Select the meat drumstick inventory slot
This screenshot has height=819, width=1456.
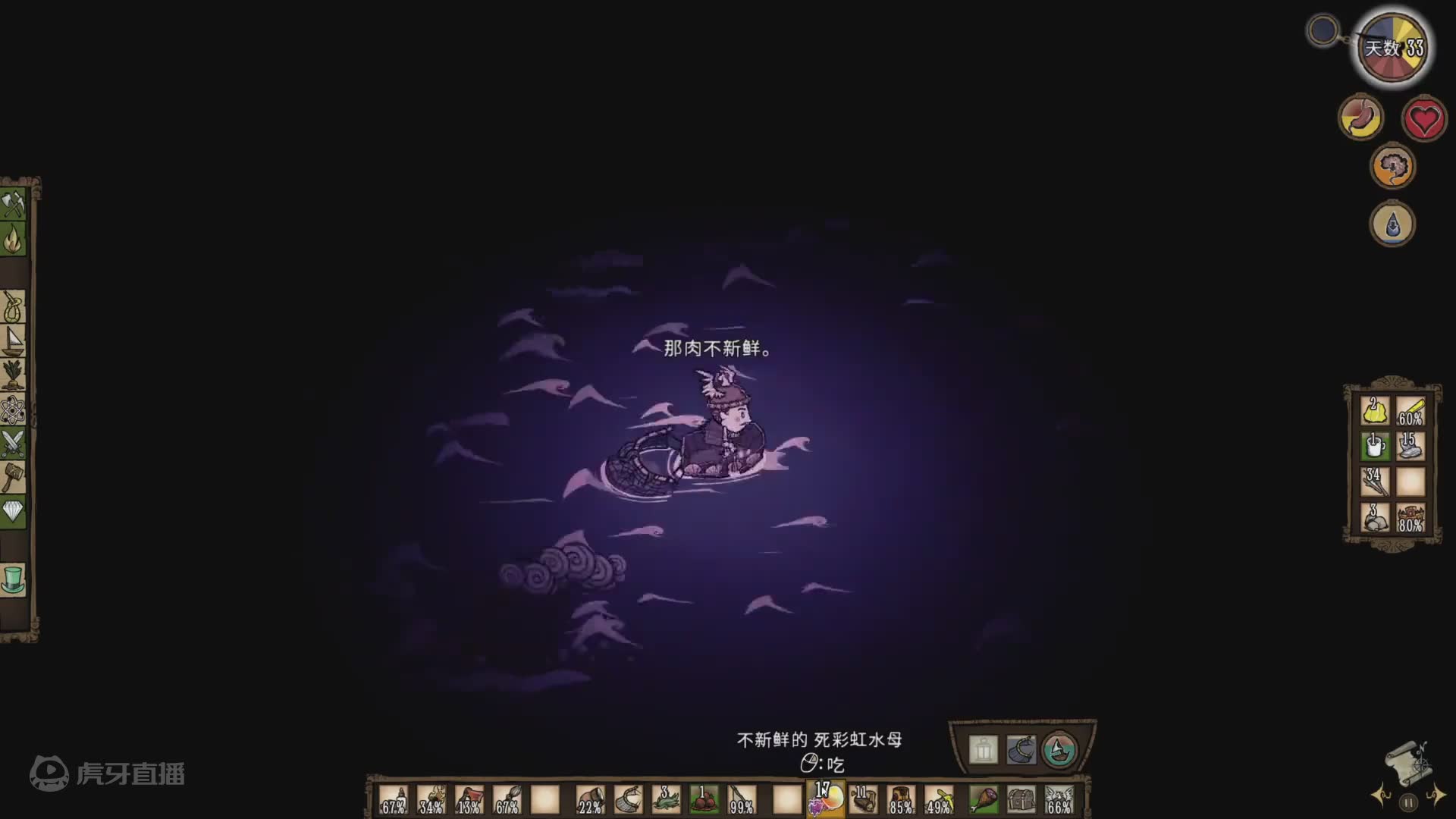tap(984, 799)
